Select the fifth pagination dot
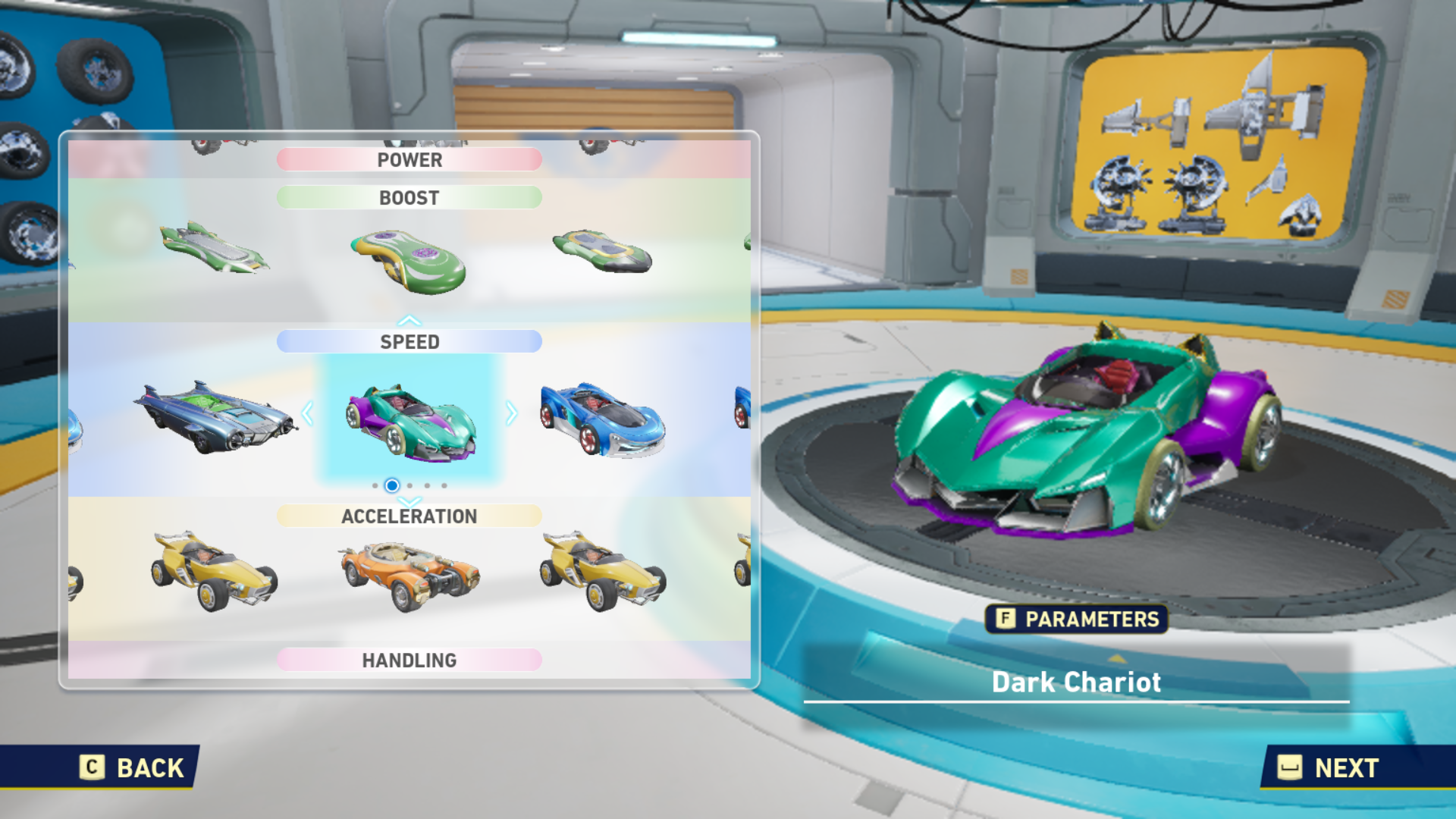This screenshot has height=819, width=1456. pos(446,485)
